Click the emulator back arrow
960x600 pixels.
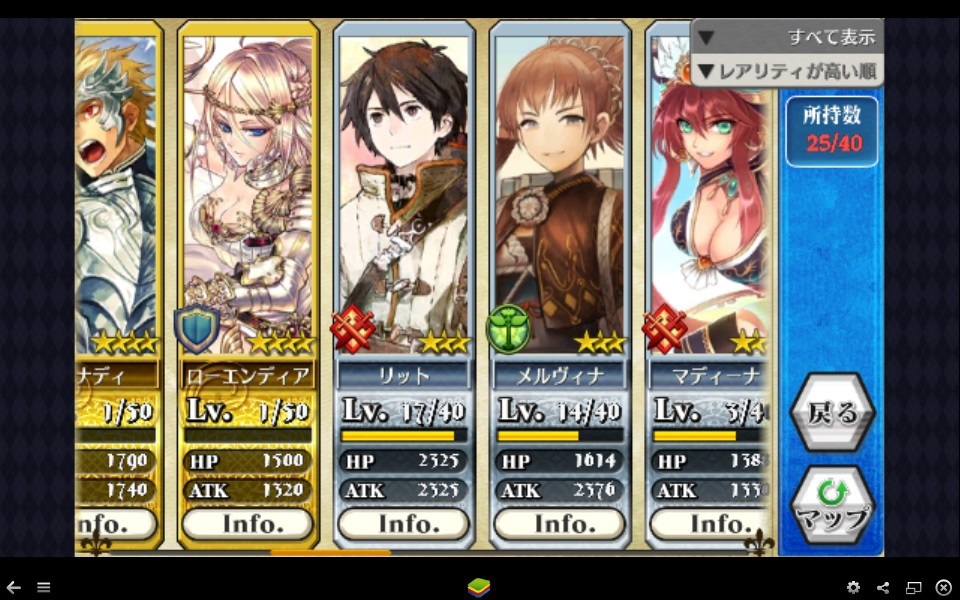(14, 587)
